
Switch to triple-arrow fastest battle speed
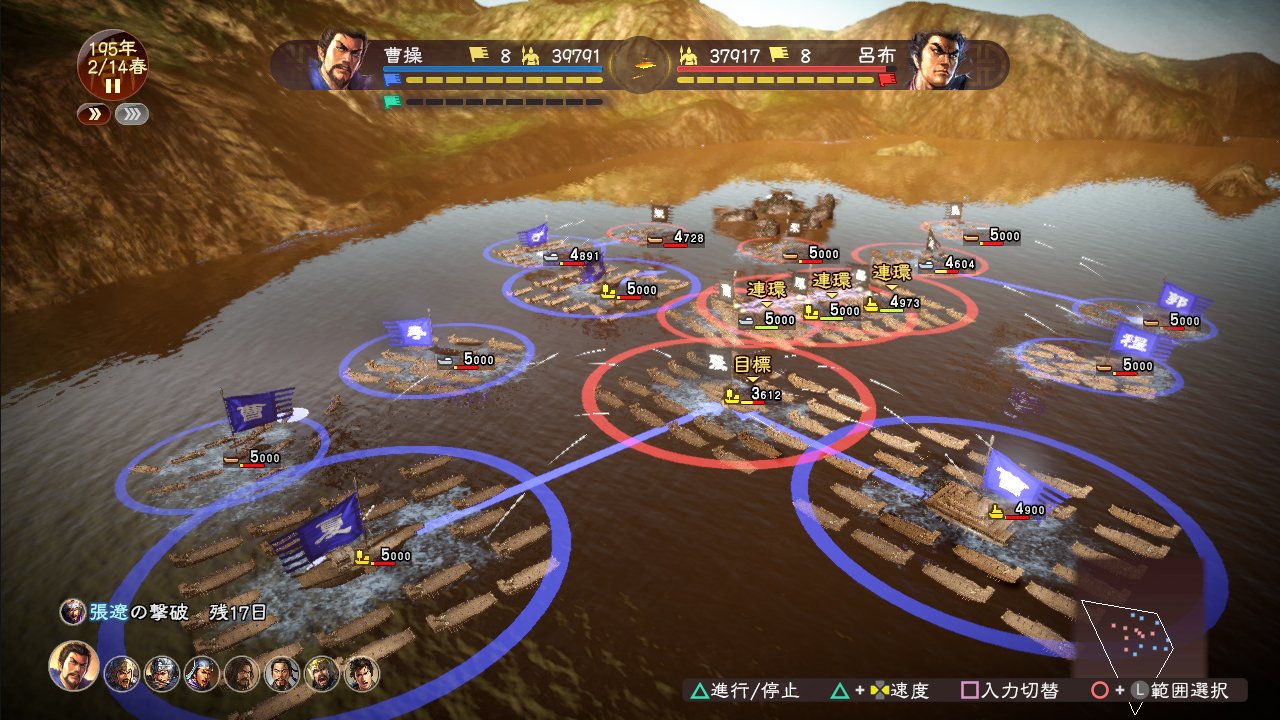[132, 114]
